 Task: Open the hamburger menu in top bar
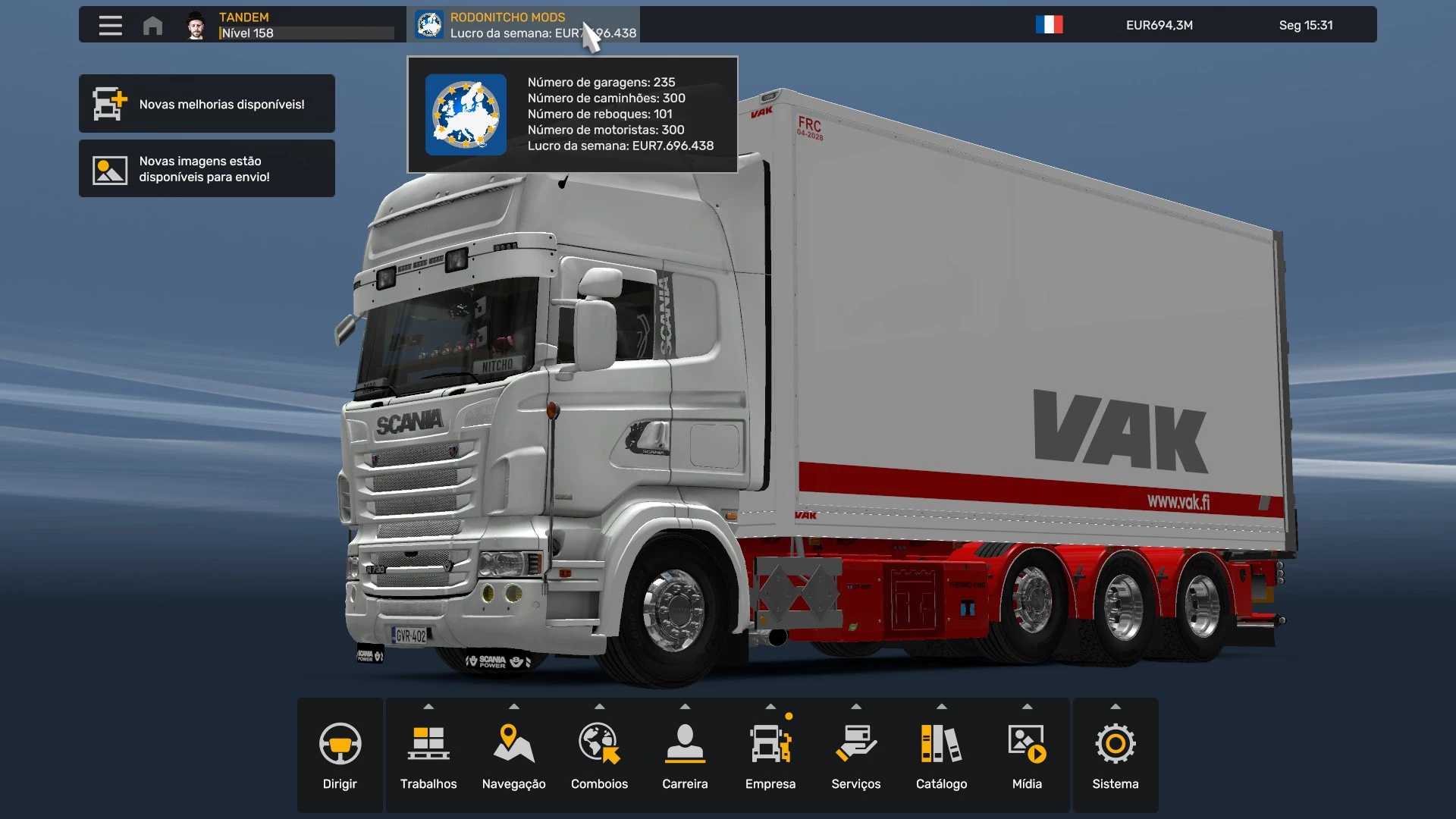[x=111, y=25]
